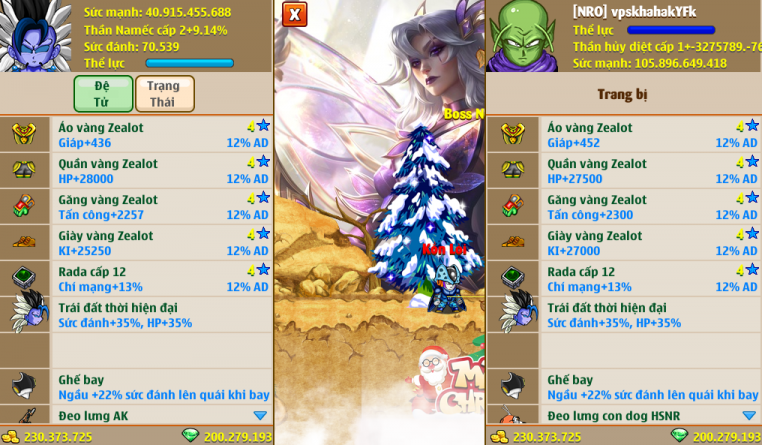Select Áo vàng Zealot with Giáp+436
This screenshot has height=445, width=762.
[160, 135]
